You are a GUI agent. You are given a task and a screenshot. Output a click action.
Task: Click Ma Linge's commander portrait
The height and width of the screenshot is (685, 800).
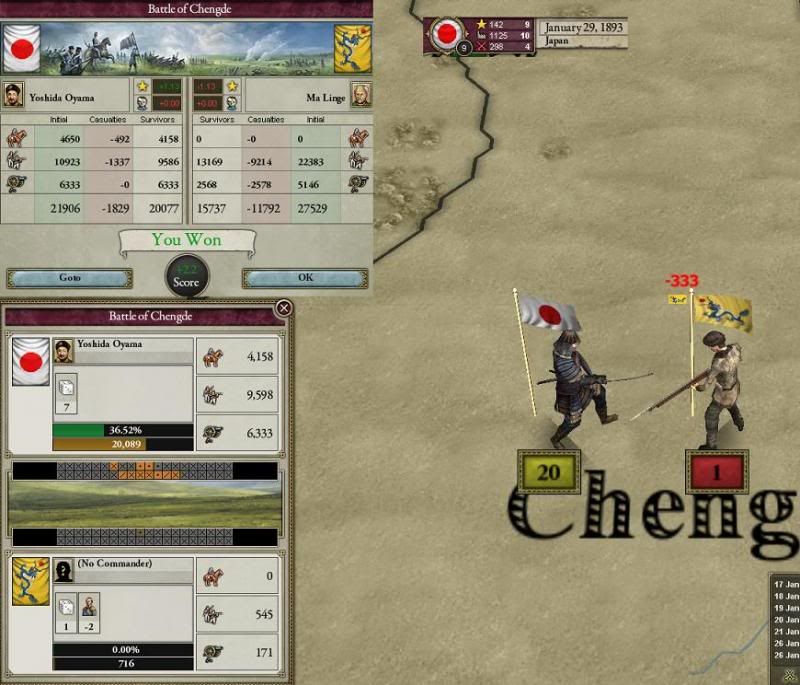360,94
